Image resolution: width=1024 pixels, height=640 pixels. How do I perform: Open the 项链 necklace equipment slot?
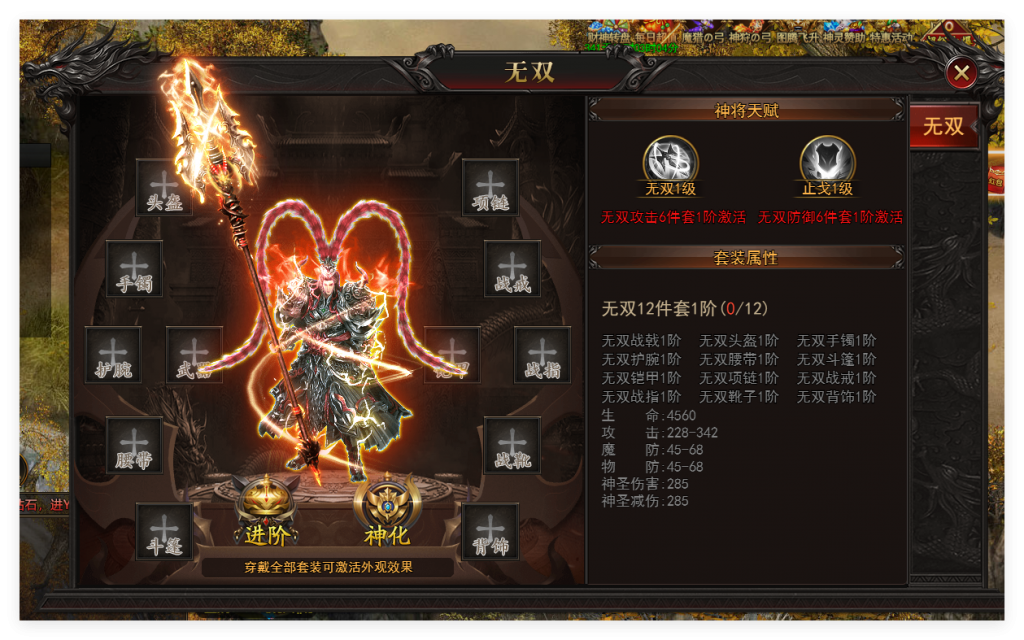490,187
